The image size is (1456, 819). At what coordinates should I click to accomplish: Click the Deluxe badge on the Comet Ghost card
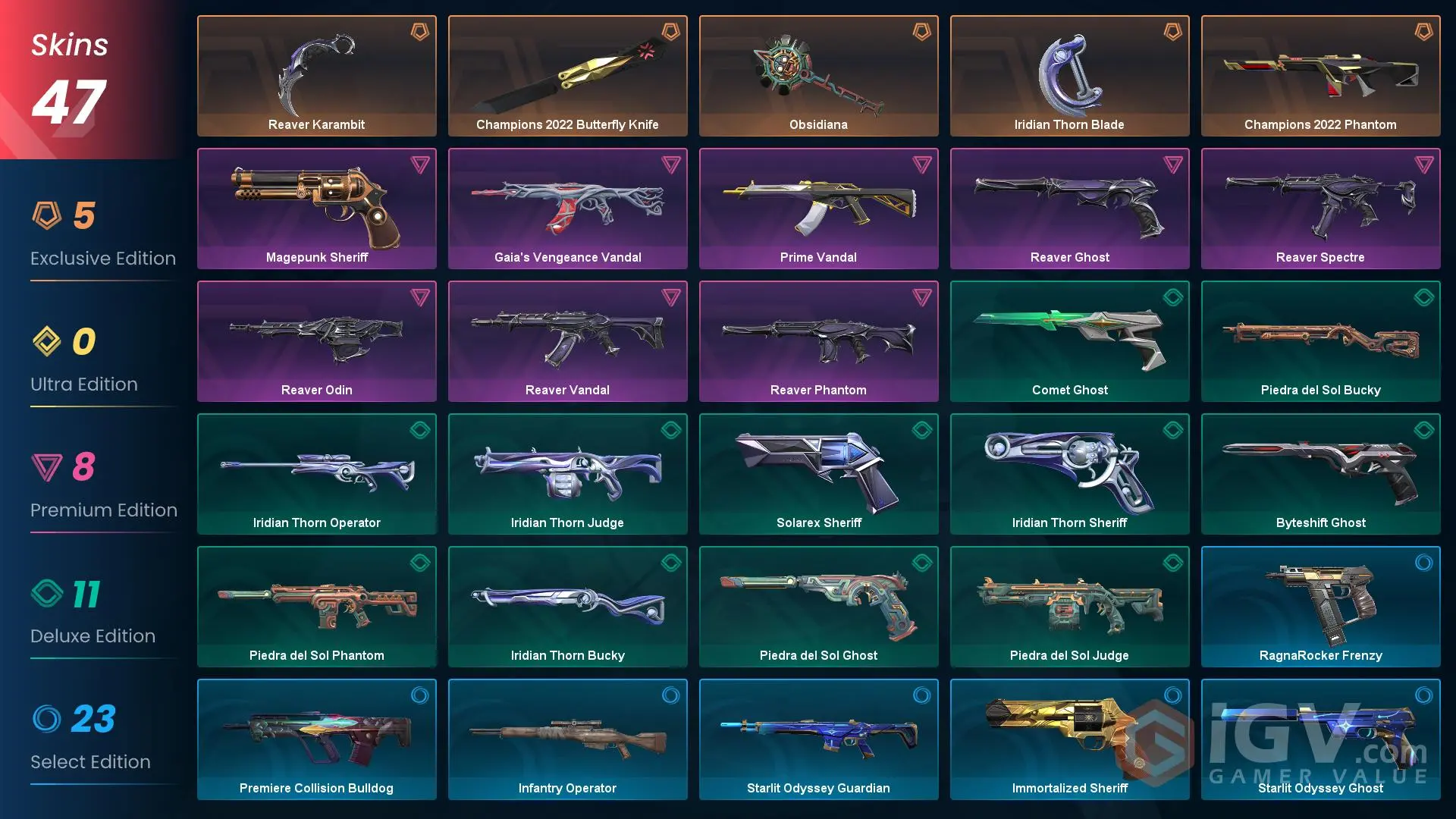(1173, 297)
